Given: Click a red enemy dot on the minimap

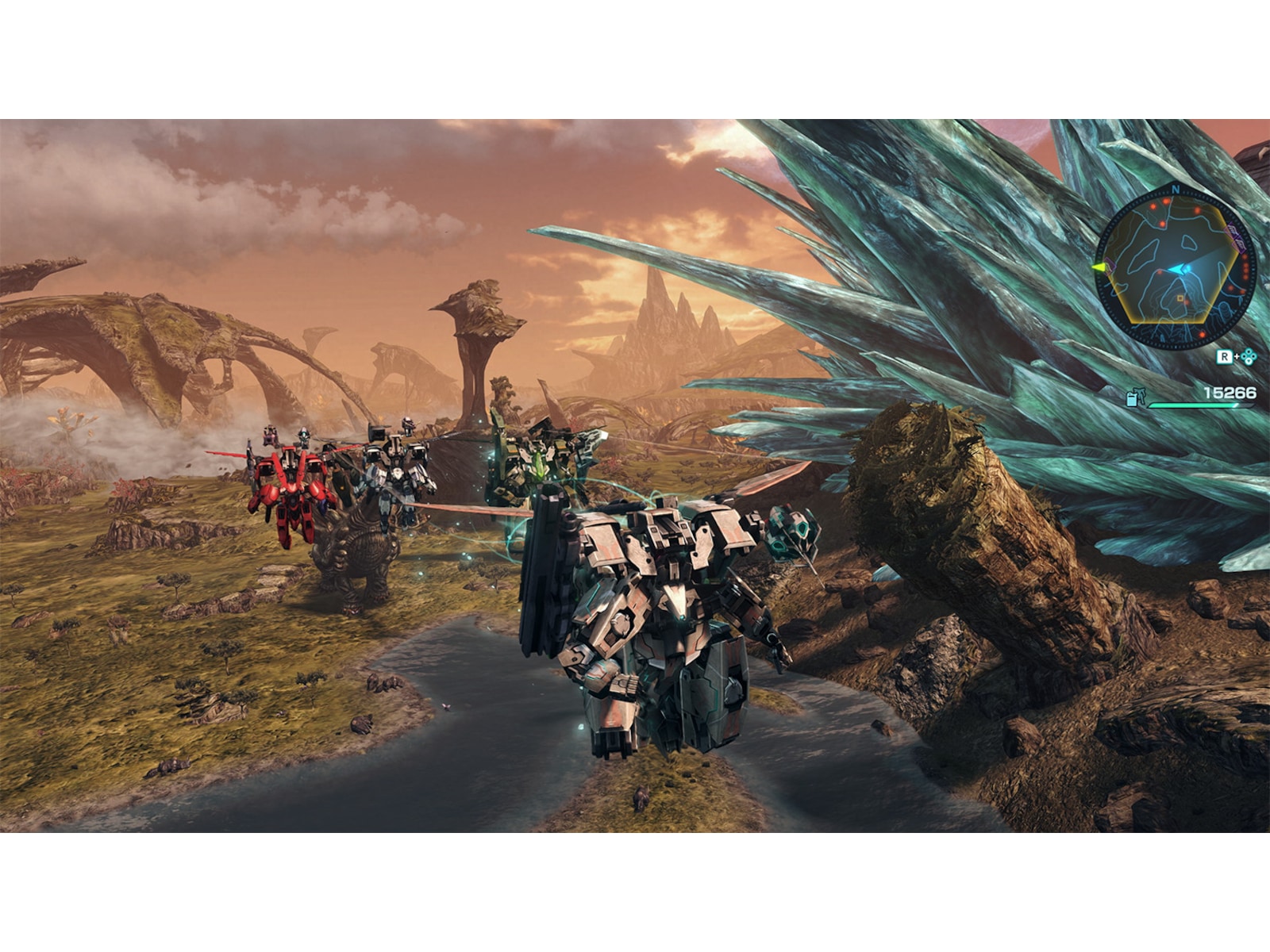Looking at the screenshot, I should tap(1165, 200).
